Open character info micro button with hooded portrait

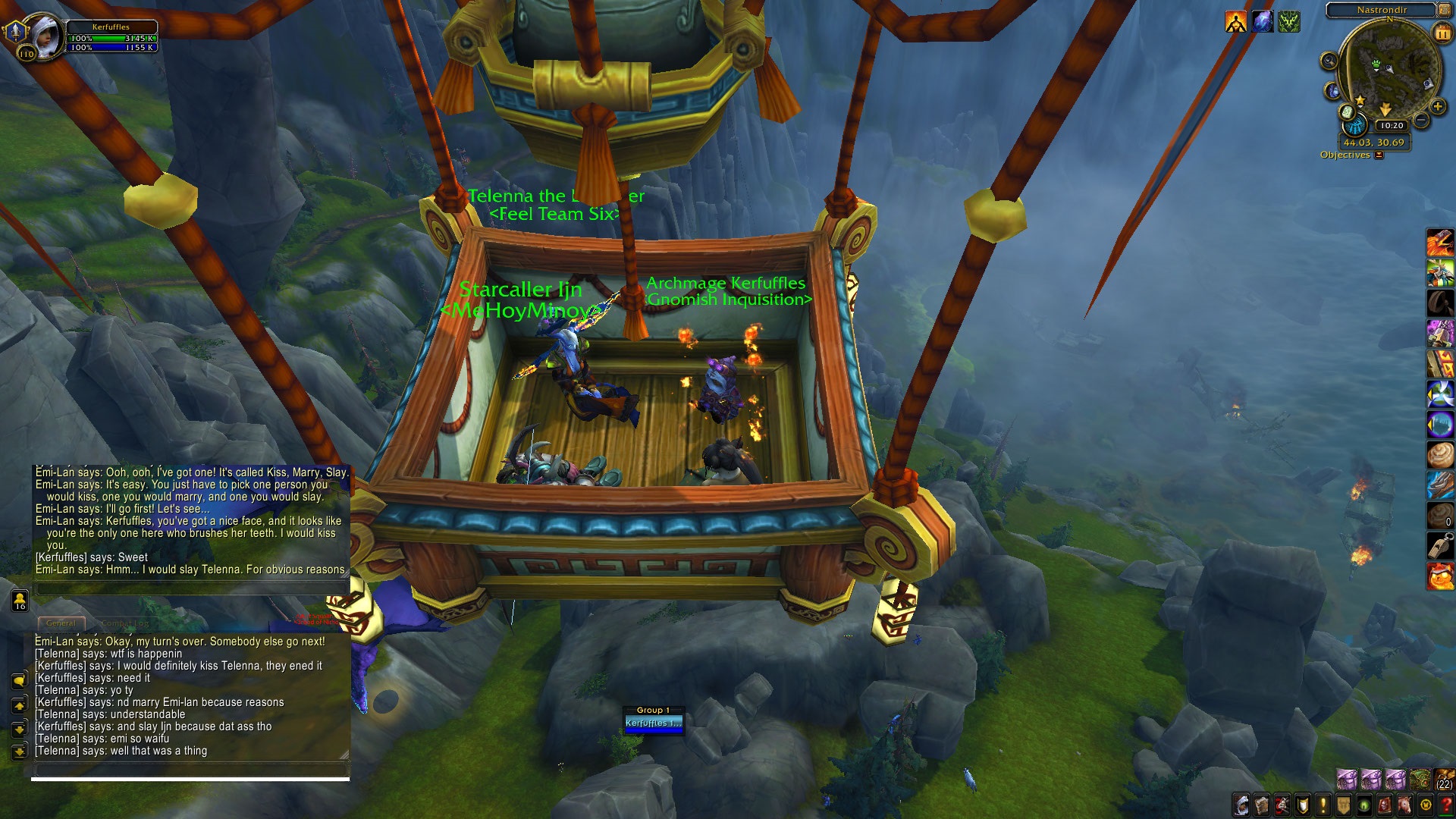[1241, 805]
